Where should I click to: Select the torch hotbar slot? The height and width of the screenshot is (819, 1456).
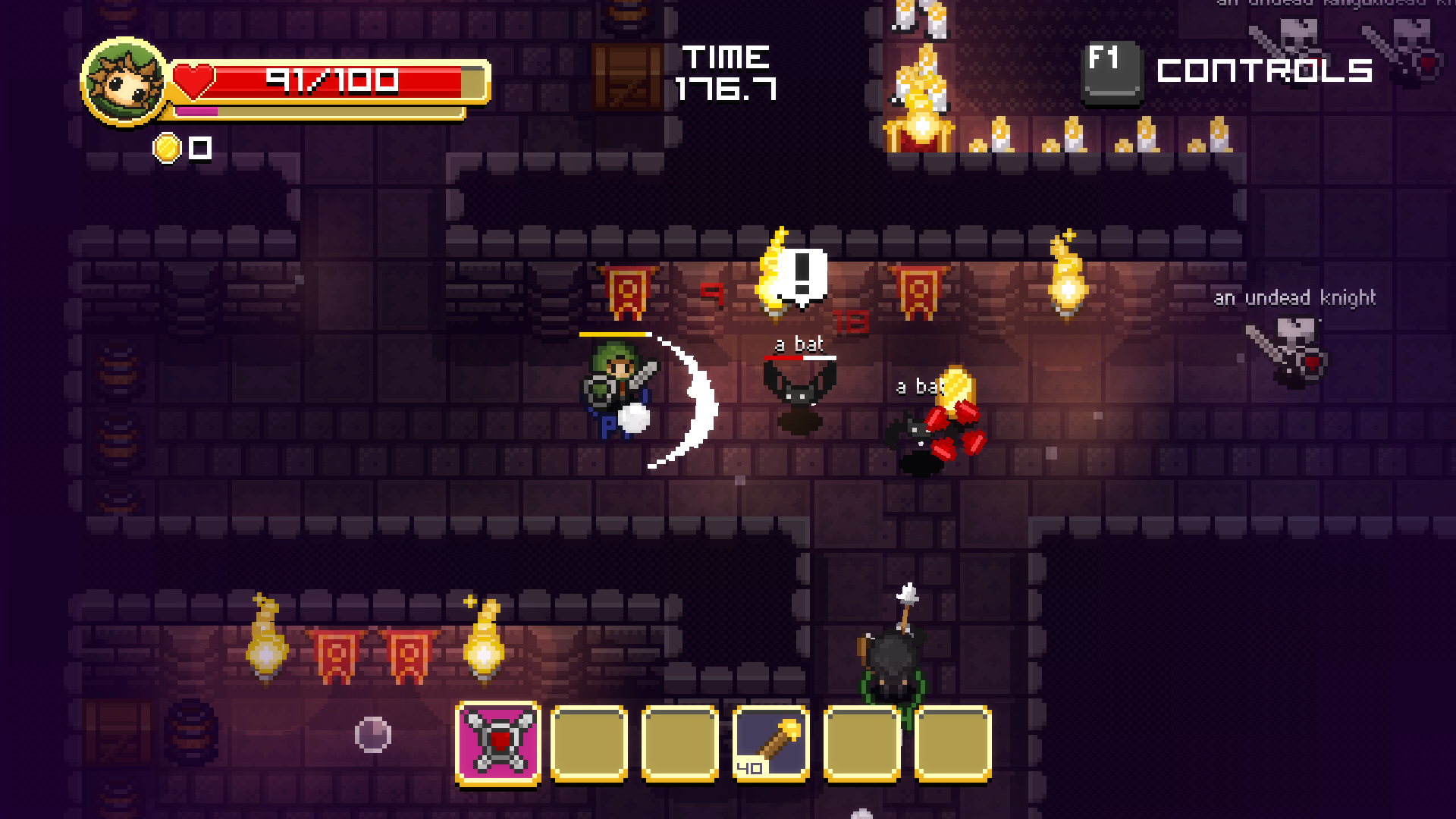771,742
